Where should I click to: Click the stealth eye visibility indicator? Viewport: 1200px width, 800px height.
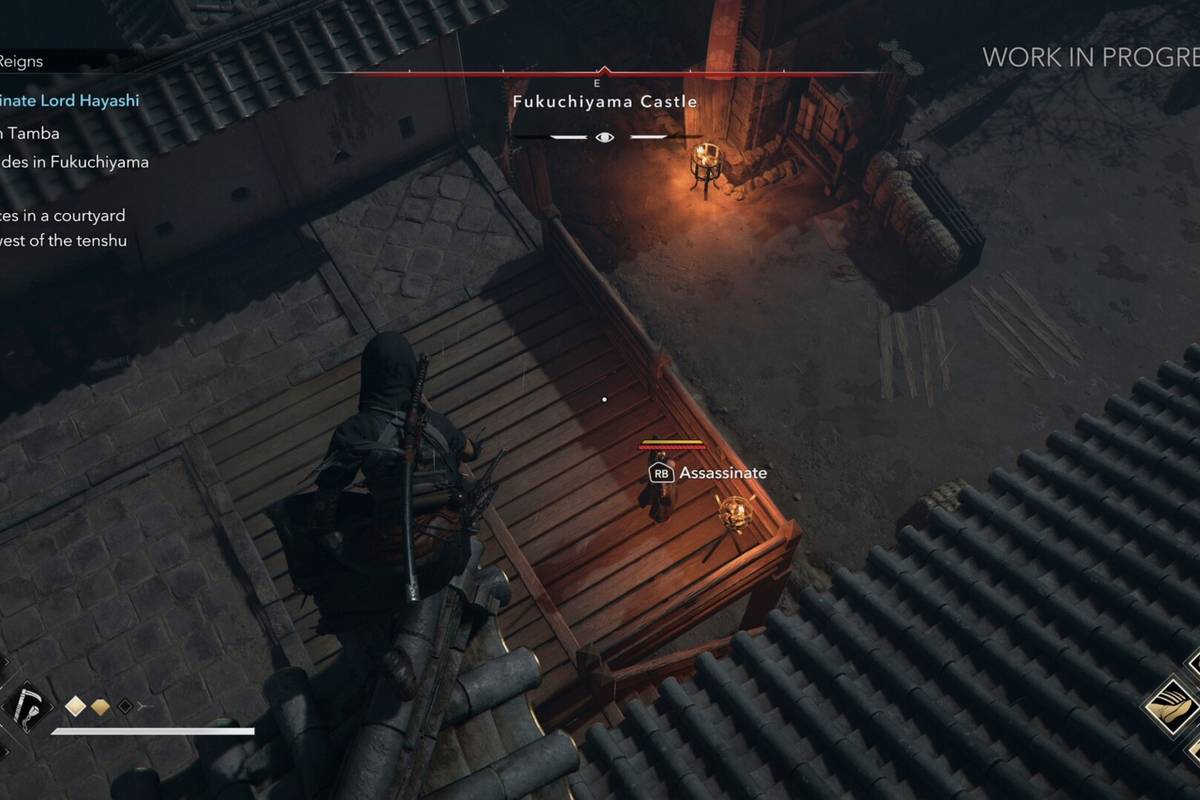coord(604,137)
